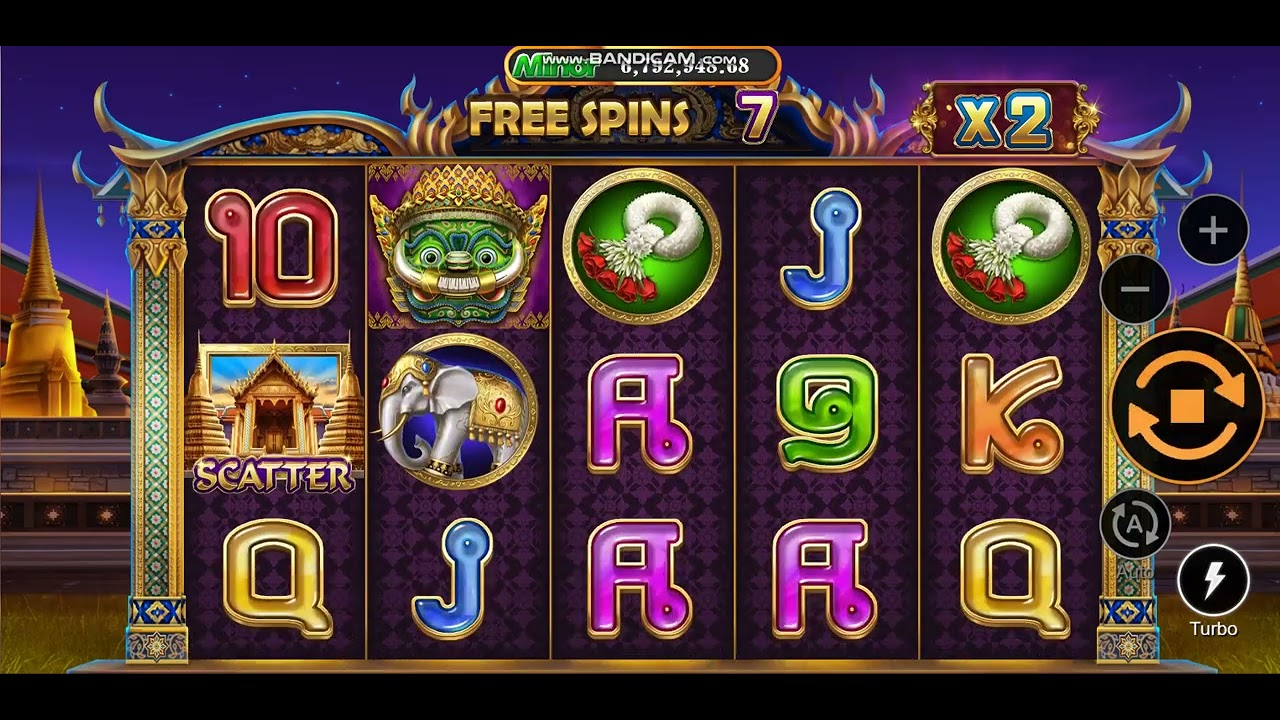
Task: Decrease the bet with the minus button
Action: tap(1135, 289)
